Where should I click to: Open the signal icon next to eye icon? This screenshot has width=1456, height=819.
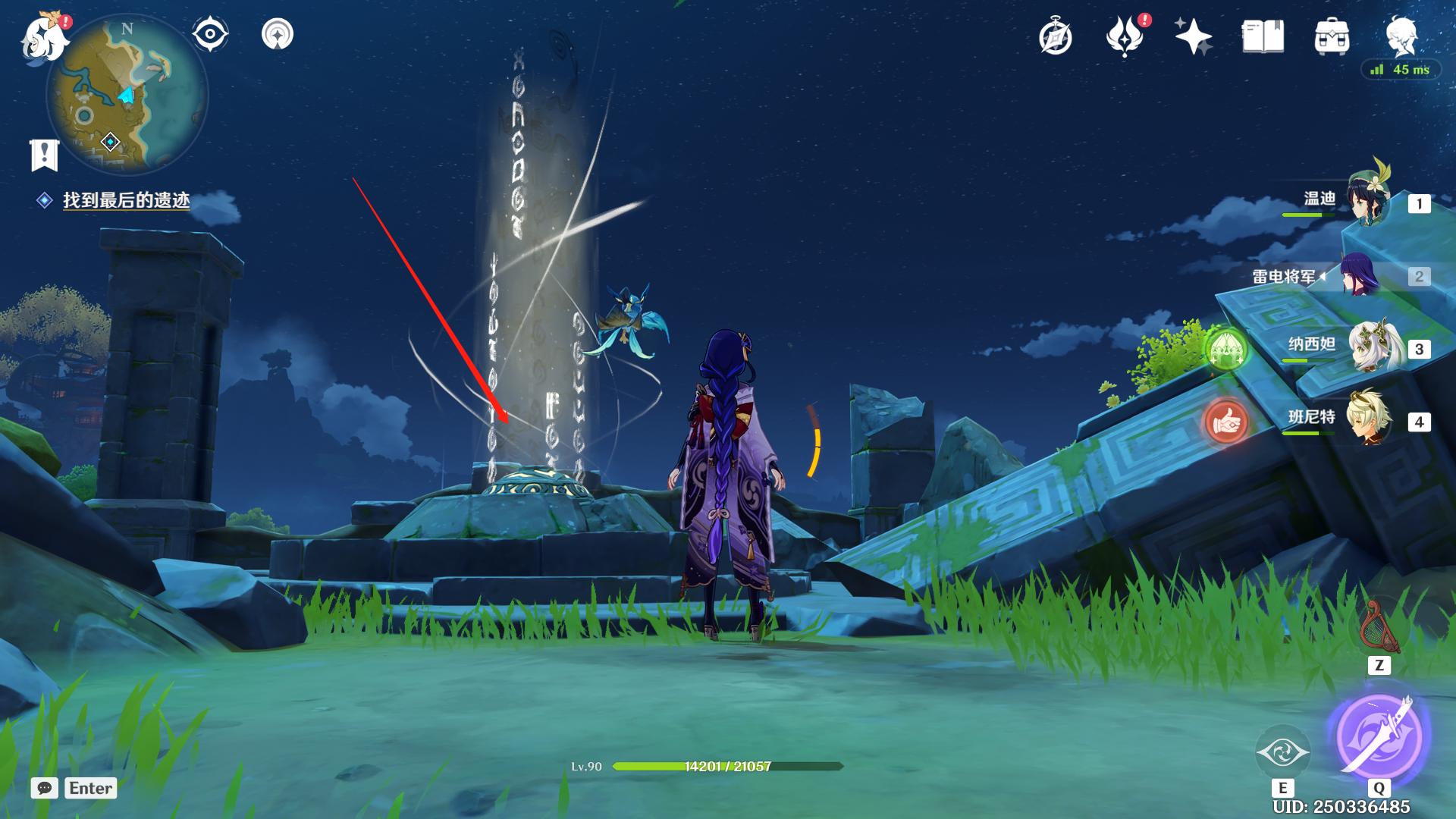pos(278,34)
